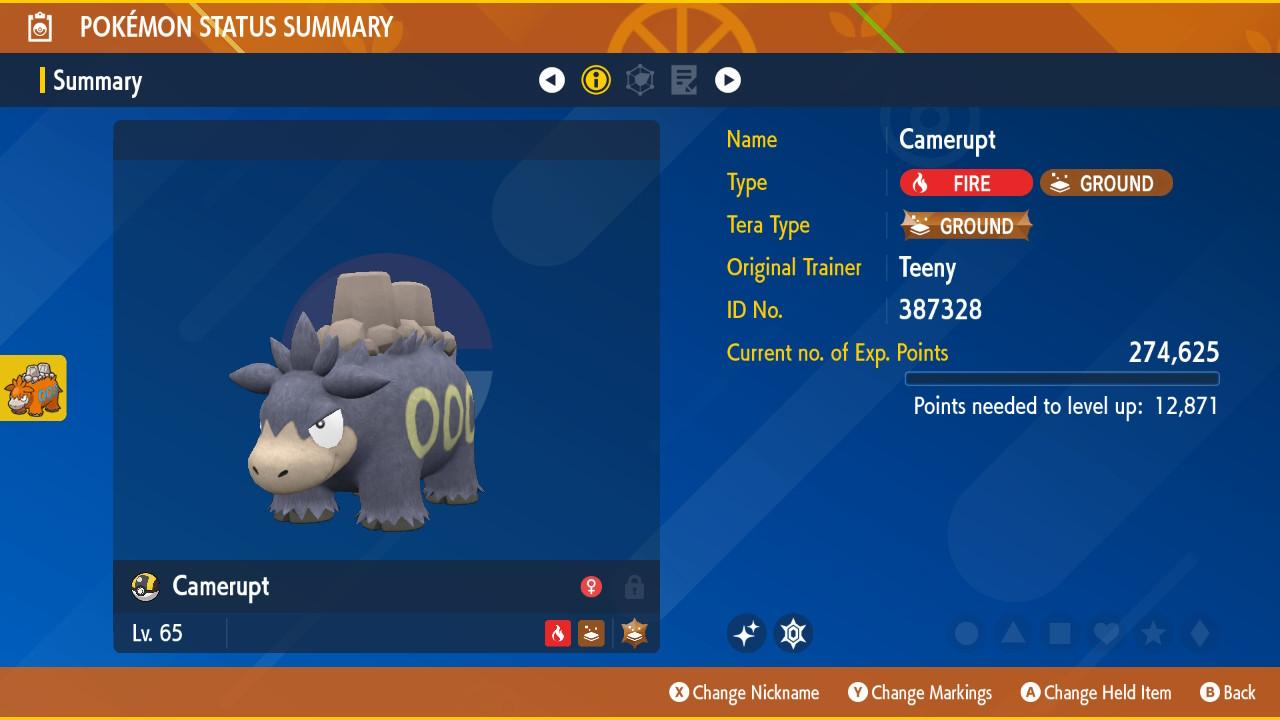Toggle the Tera jewel marking icon
The height and width of the screenshot is (720, 1280).
(791, 633)
